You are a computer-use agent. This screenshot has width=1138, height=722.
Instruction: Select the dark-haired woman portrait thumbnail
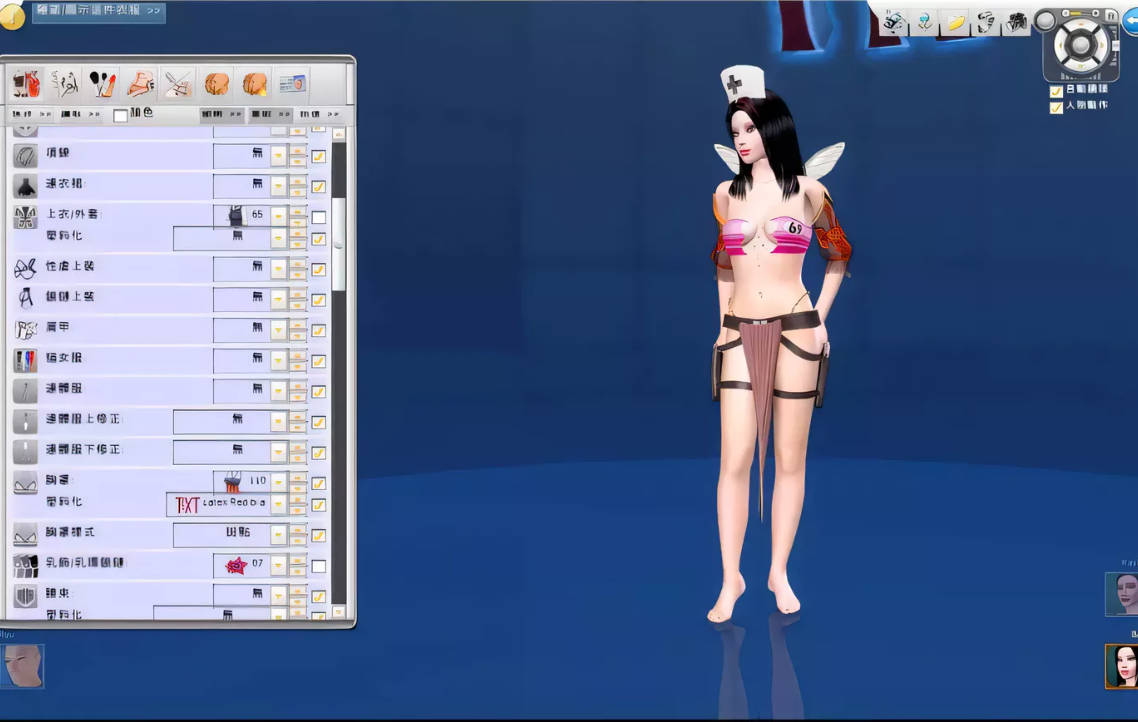point(1121,666)
